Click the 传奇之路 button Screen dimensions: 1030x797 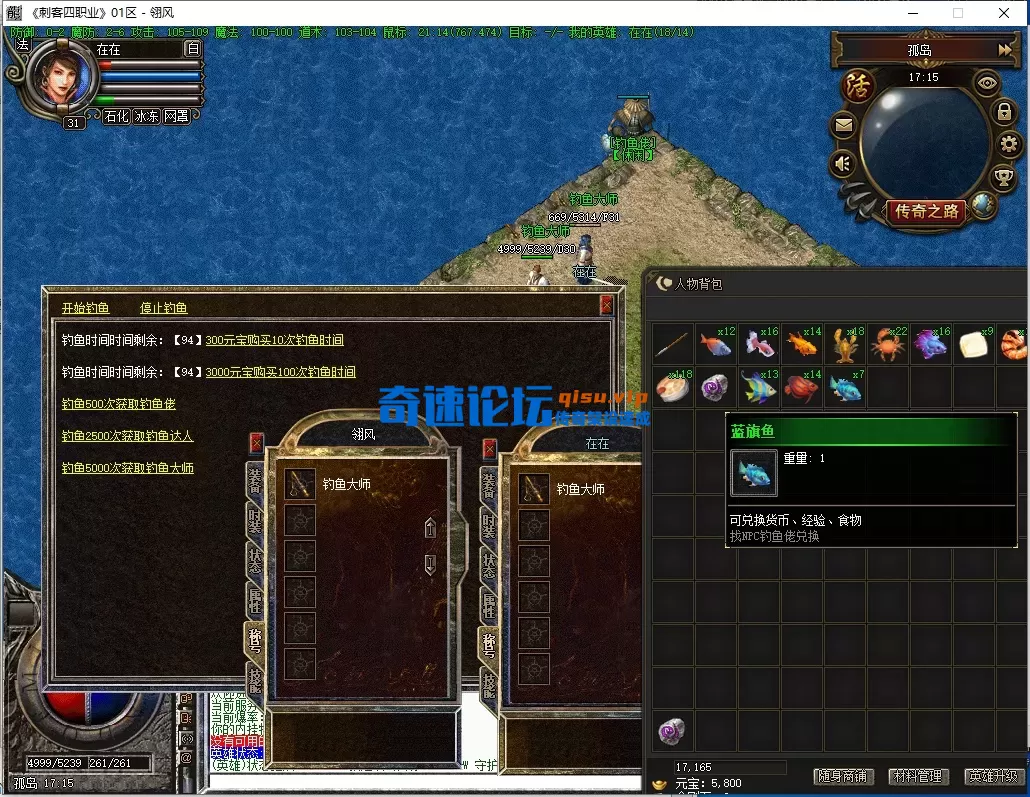click(x=926, y=211)
